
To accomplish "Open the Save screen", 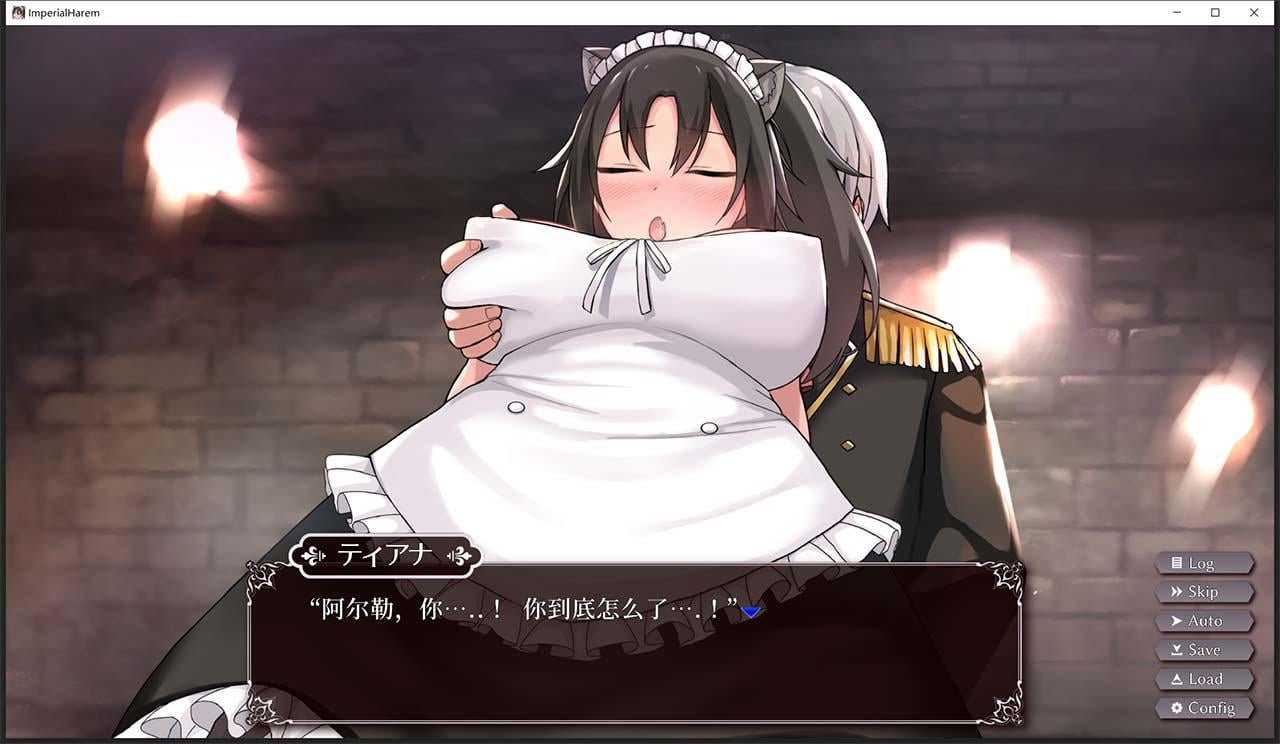I will [x=1204, y=650].
